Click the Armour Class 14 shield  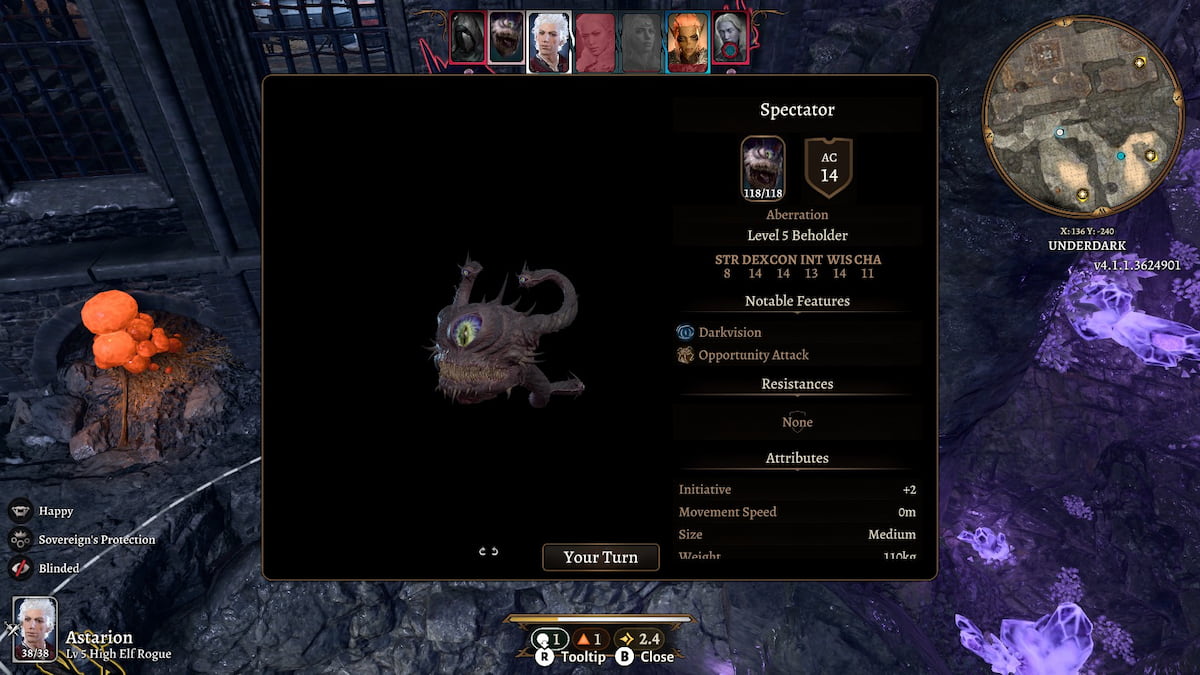click(x=828, y=167)
